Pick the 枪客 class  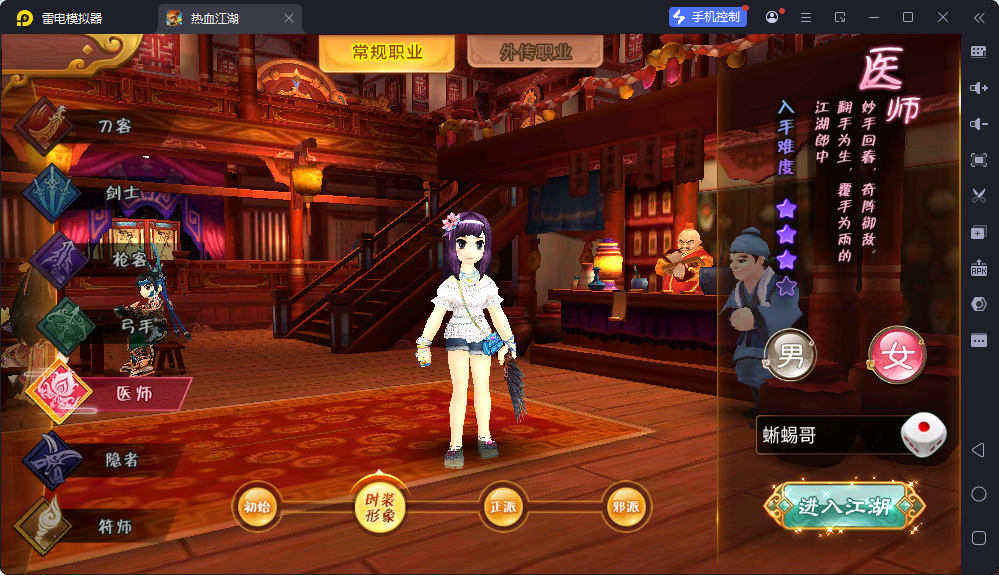tap(128, 258)
